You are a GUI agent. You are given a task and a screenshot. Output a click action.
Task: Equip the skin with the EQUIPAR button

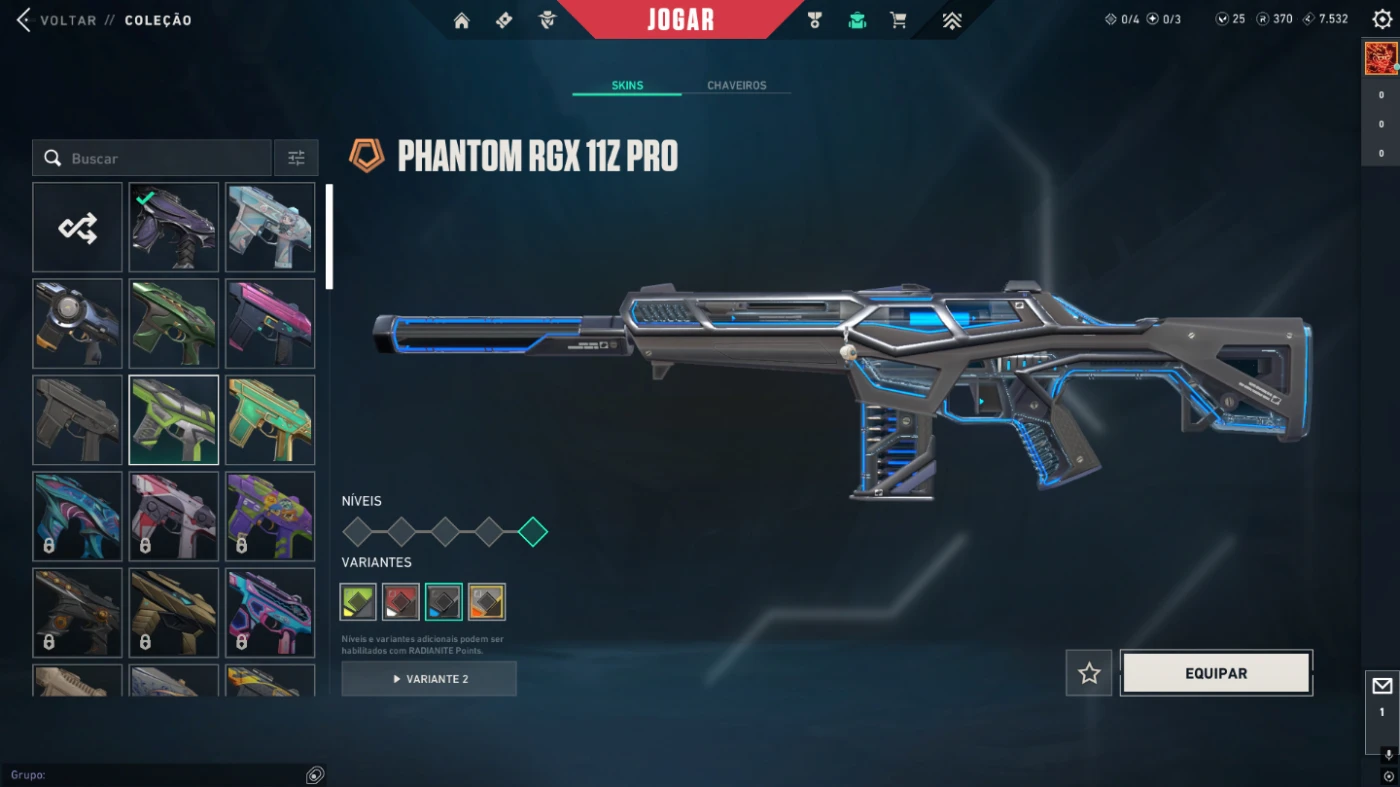(1216, 673)
